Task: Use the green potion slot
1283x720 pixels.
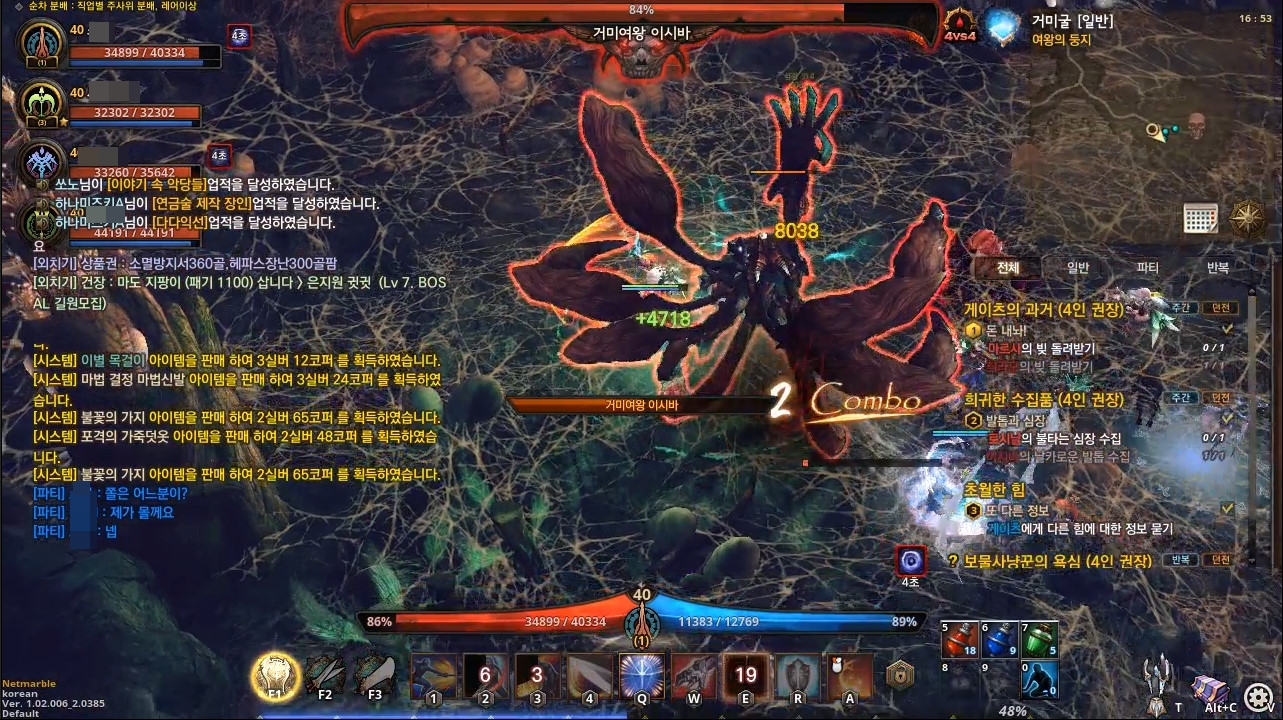Action: pos(1039,640)
